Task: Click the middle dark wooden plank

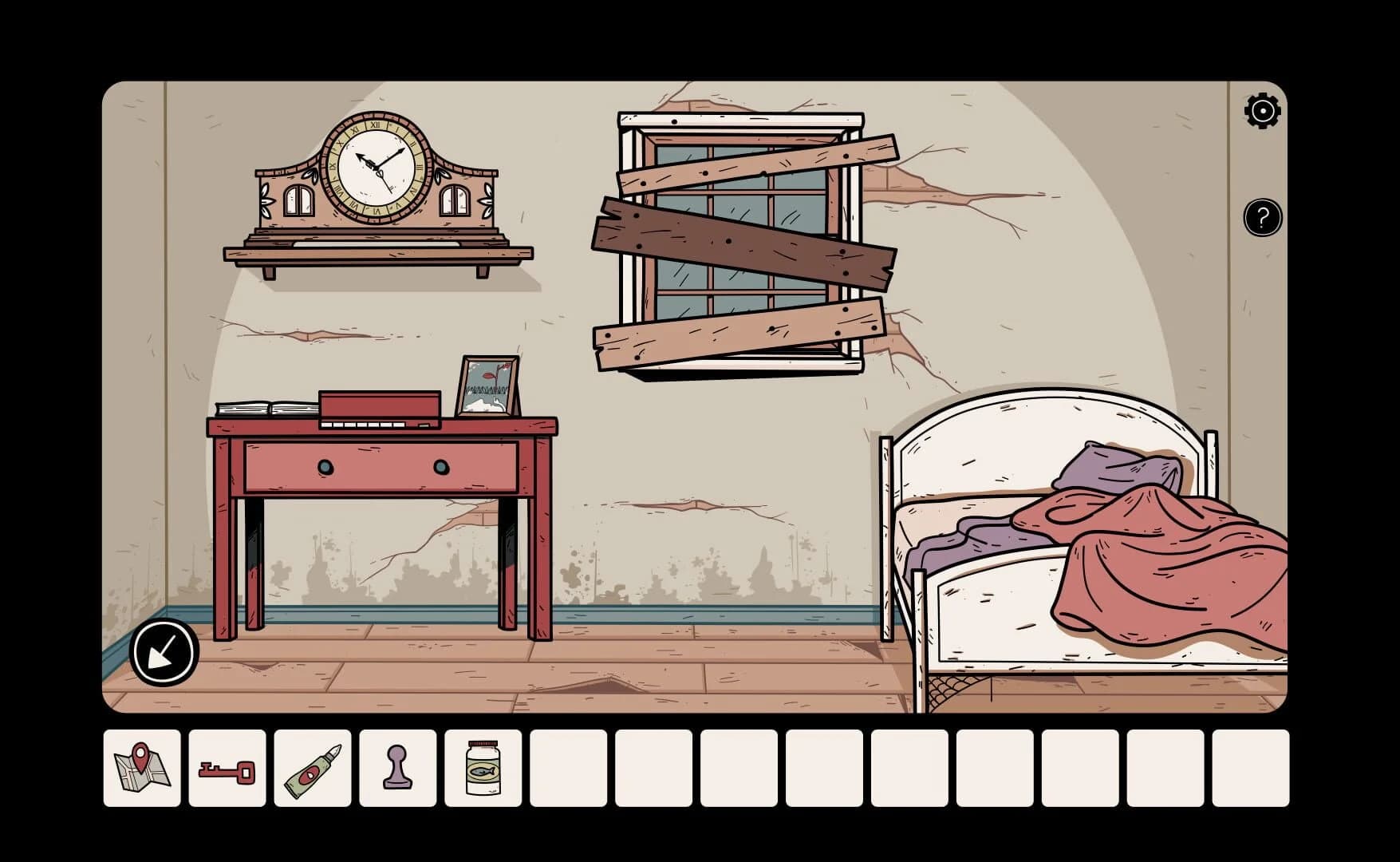Action: pyautogui.click(x=742, y=239)
